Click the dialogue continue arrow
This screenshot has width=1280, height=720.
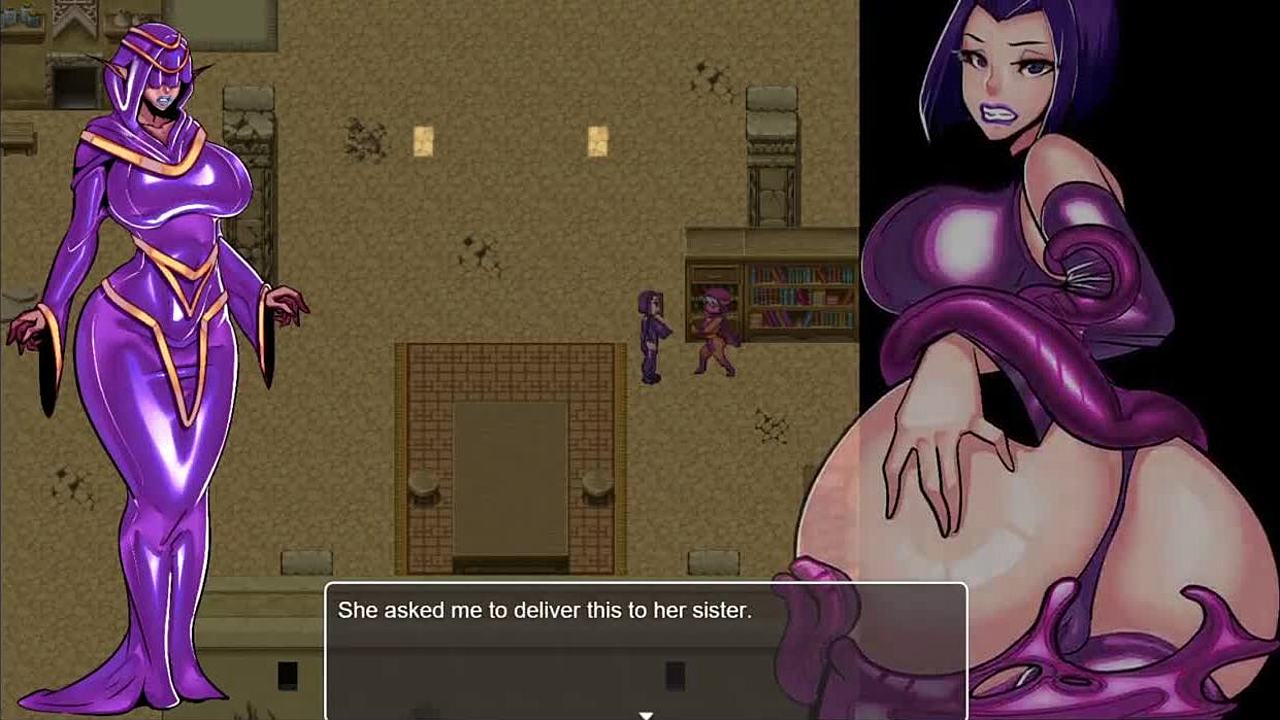pyautogui.click(x=646, y=714)
